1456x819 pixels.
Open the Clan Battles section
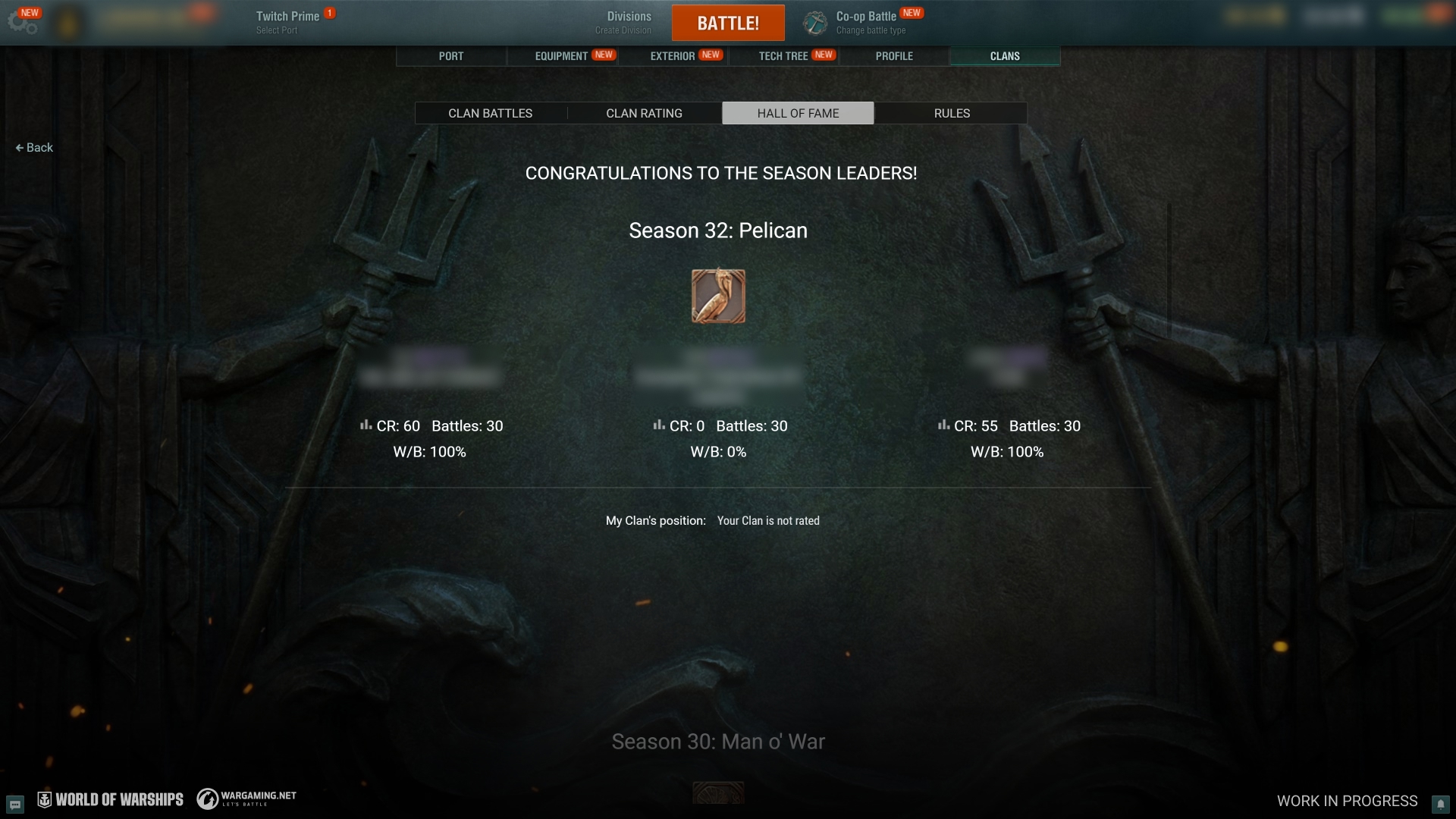click(491, 113)
